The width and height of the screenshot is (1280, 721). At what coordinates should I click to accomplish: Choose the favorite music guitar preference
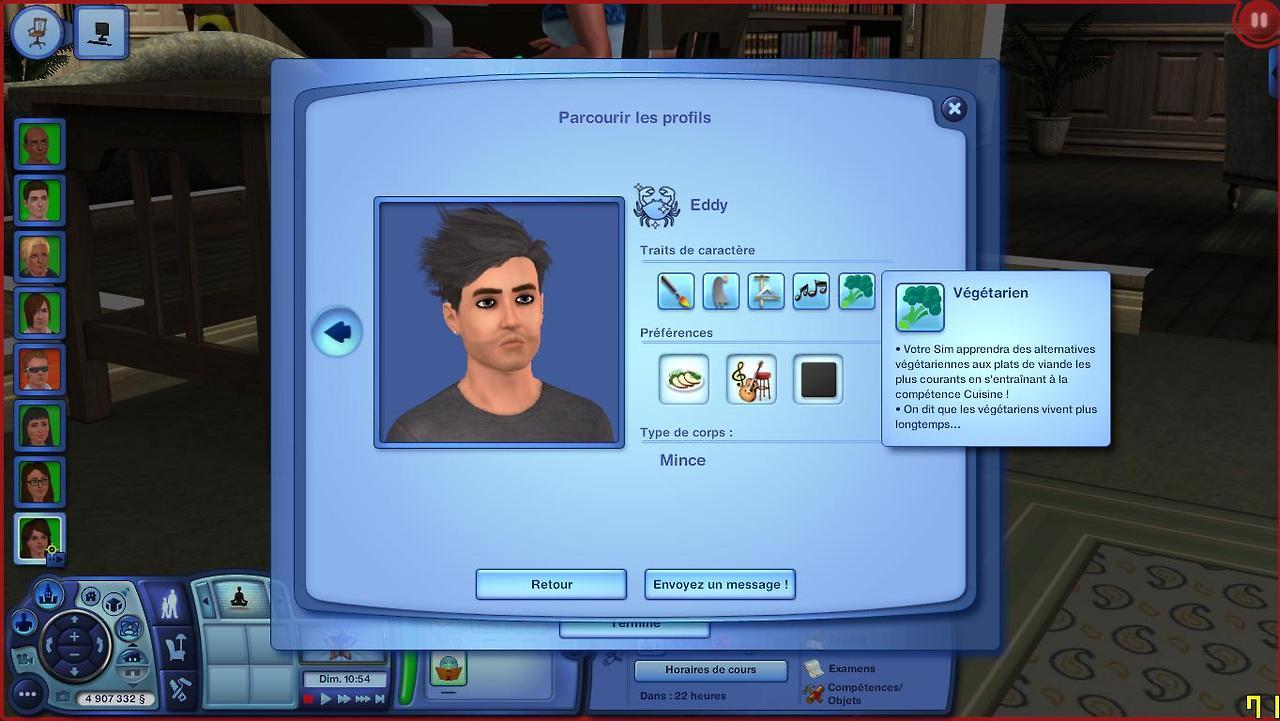coord(751,380)
